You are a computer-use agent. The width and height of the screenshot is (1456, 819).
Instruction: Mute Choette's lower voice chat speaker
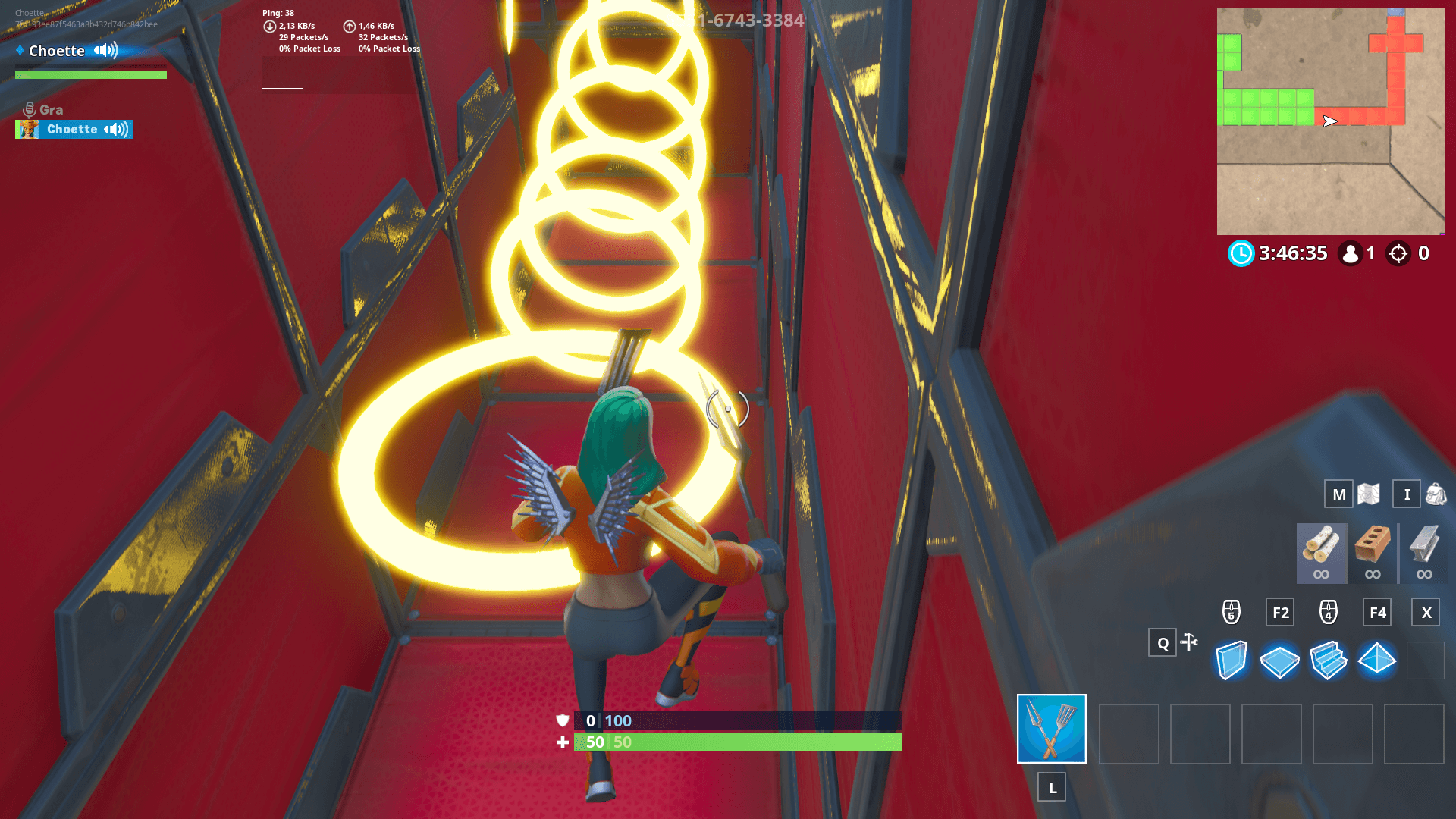click(x=114, y=129)
